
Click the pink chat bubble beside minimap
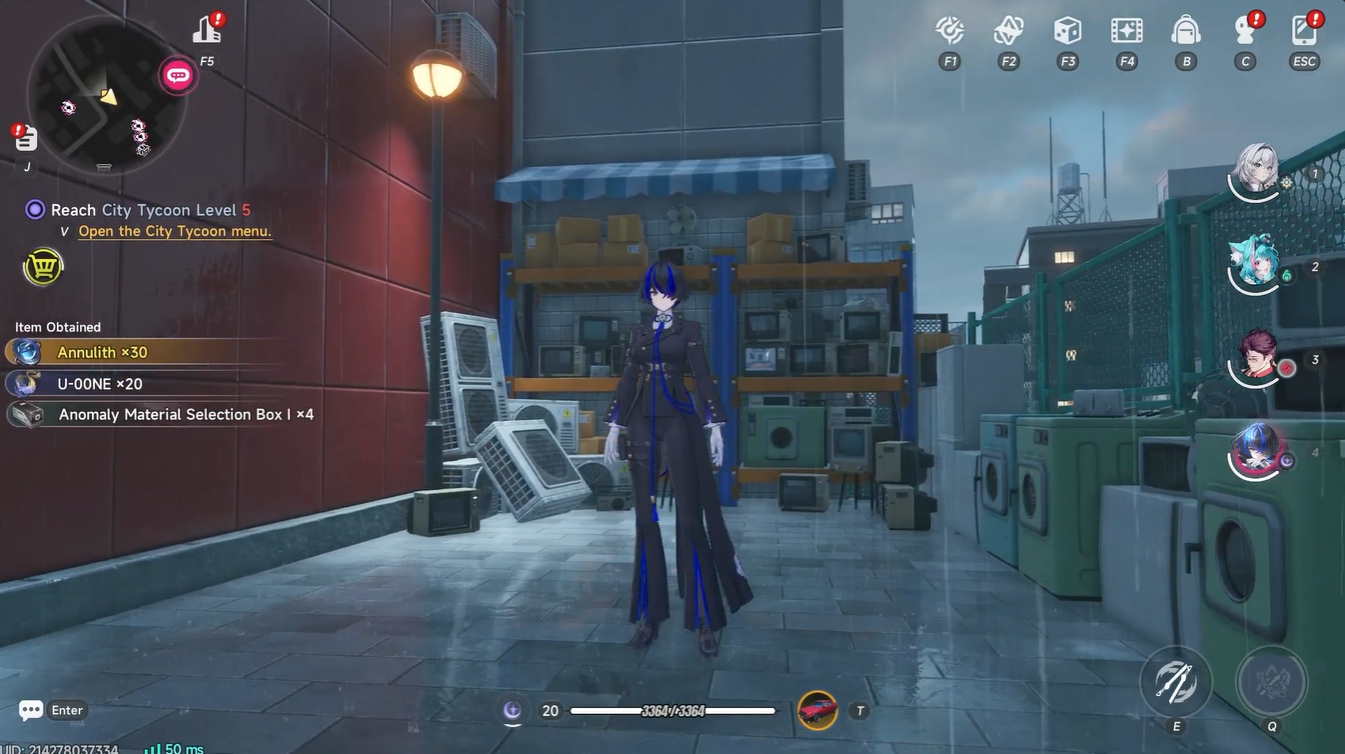click(177, 74)
